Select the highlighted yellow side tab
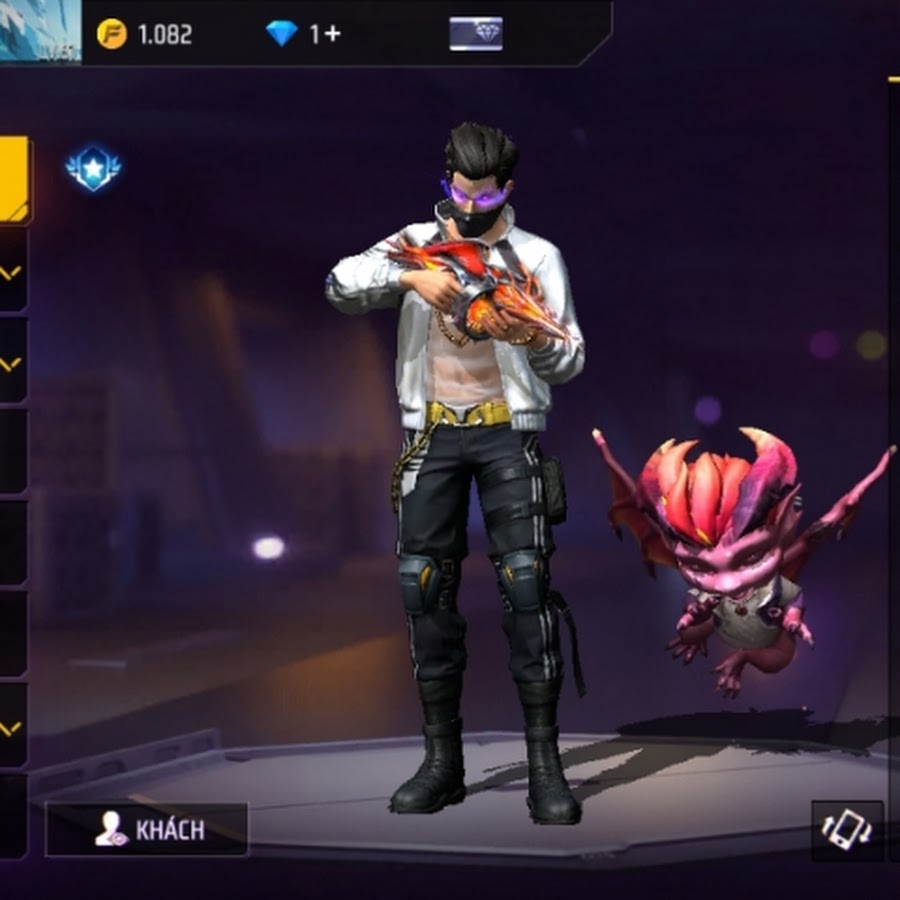The width and height of the screenshot is (900, 900). 14,180
